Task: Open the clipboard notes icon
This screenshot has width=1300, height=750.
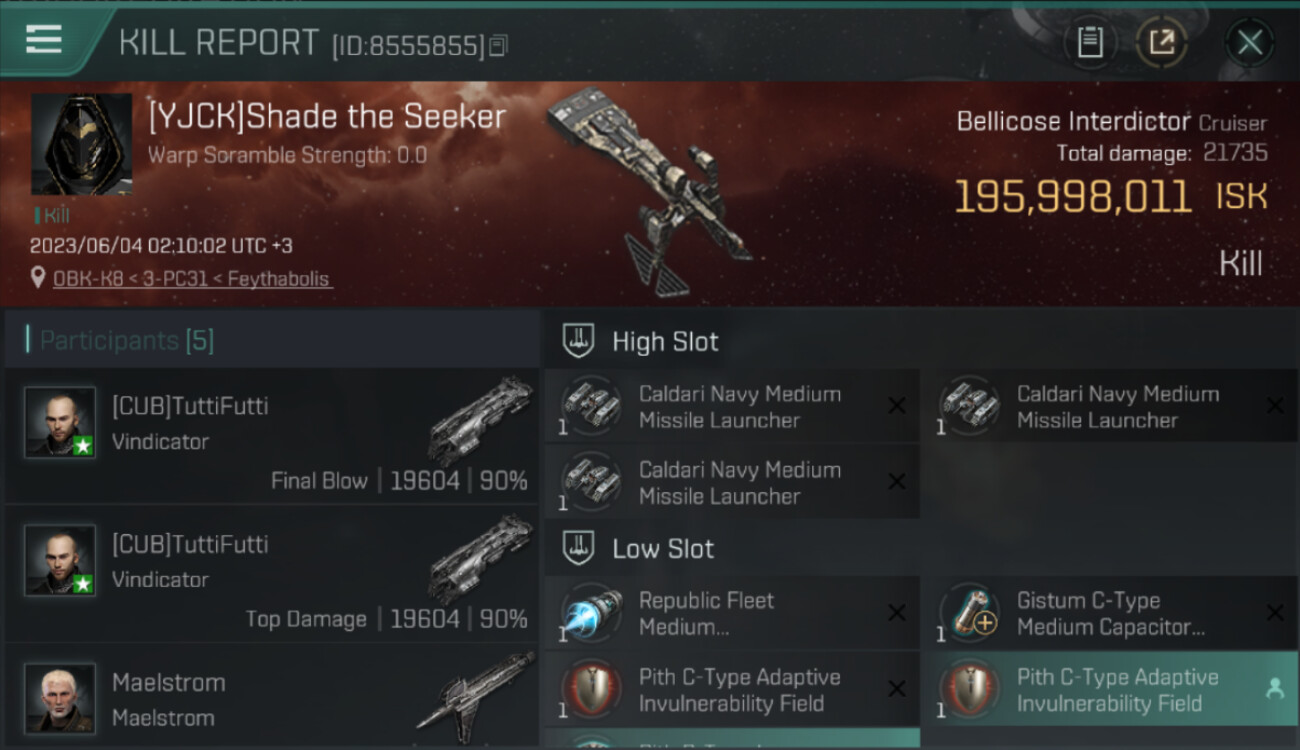Action: 1090,42
